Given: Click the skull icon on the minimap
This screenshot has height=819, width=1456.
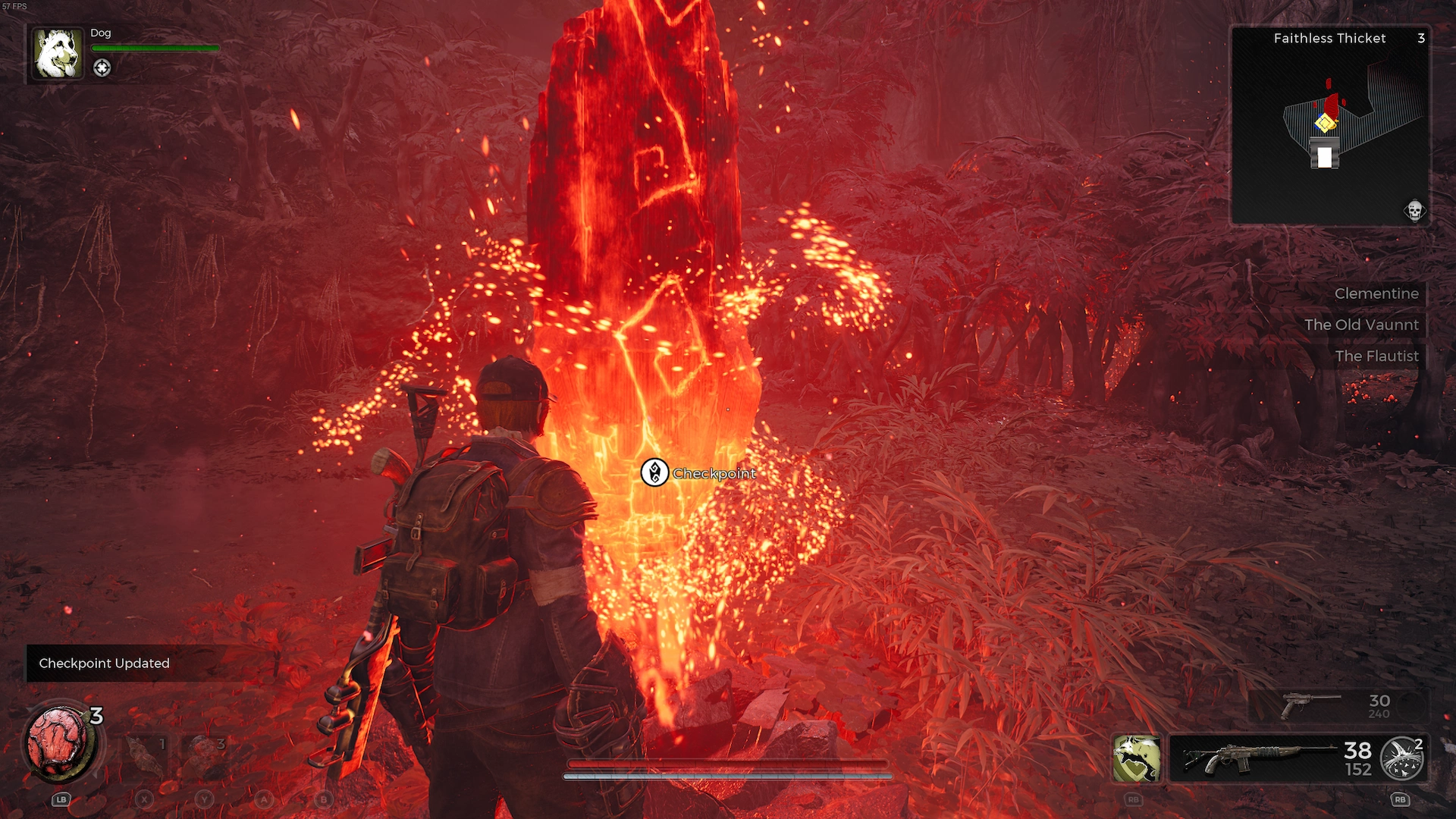Looking at the screenshot, I should coord(1414,210).
